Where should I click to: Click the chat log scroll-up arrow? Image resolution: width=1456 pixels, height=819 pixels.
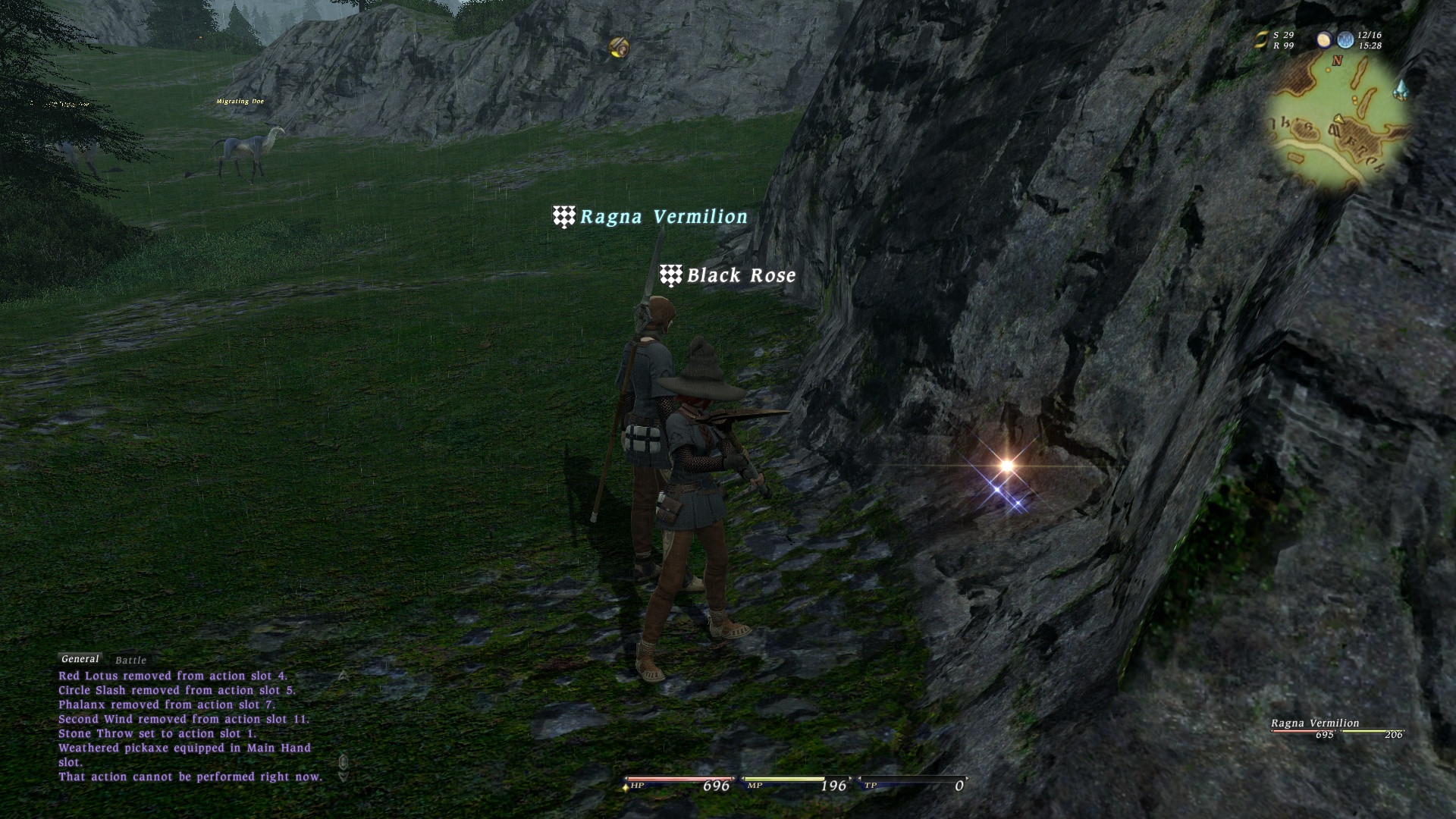pyautogui.click(x=343, y=675)
